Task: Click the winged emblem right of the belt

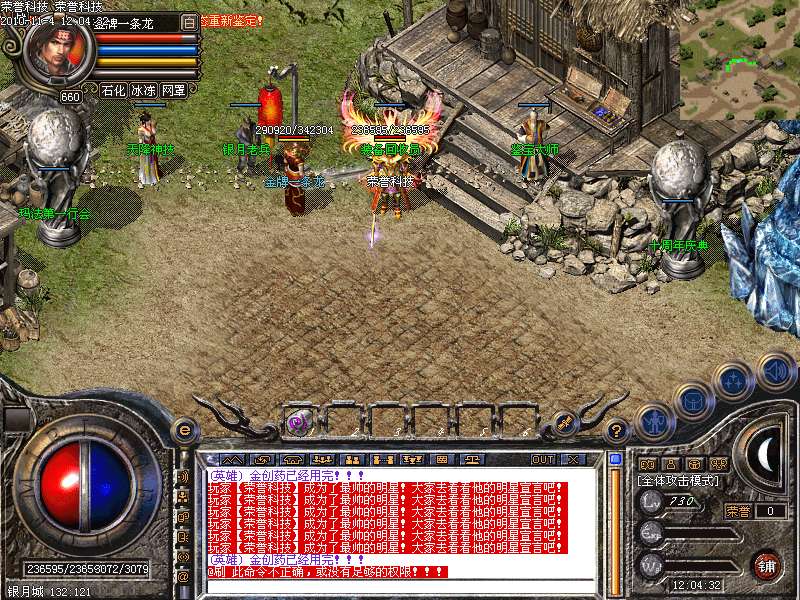Action: (x=563, y=423)
